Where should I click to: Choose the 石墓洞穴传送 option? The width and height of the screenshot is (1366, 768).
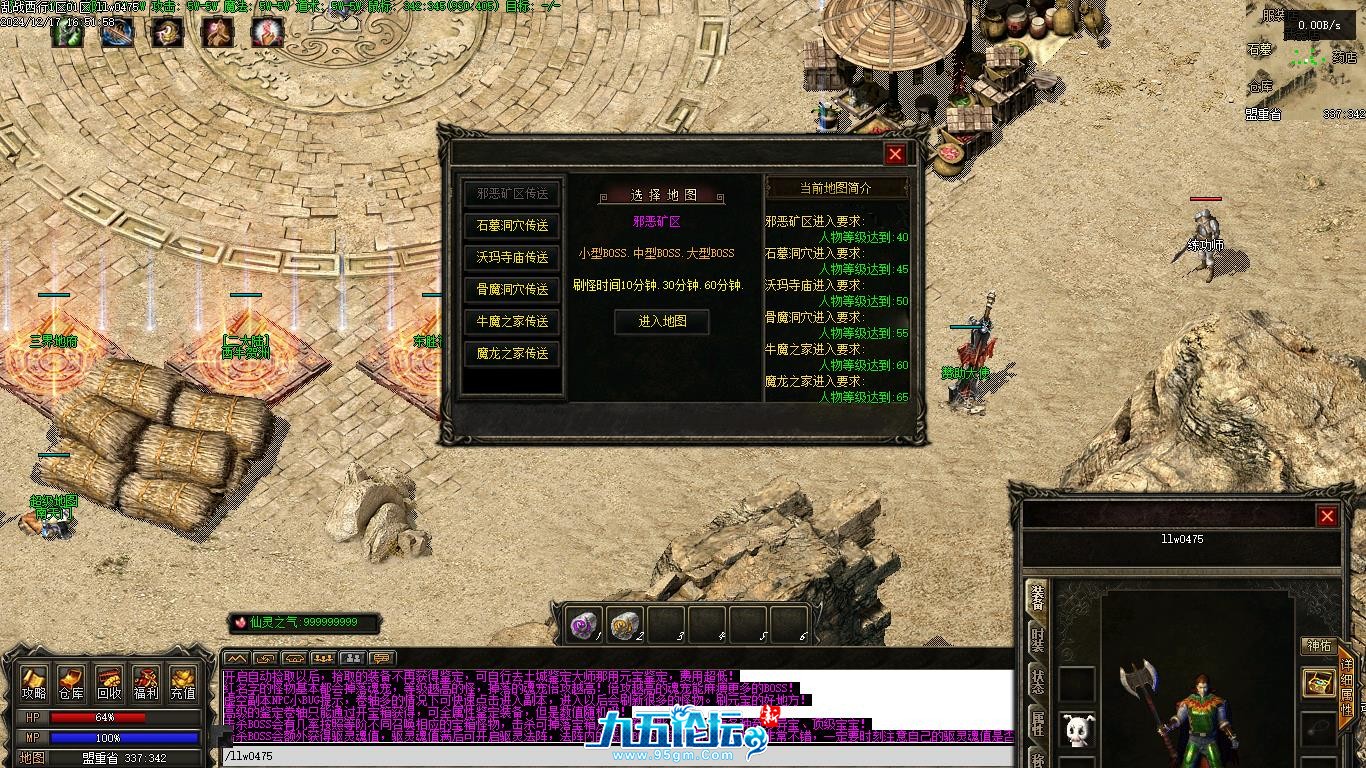pyautogui.click(x=512, y=226)
